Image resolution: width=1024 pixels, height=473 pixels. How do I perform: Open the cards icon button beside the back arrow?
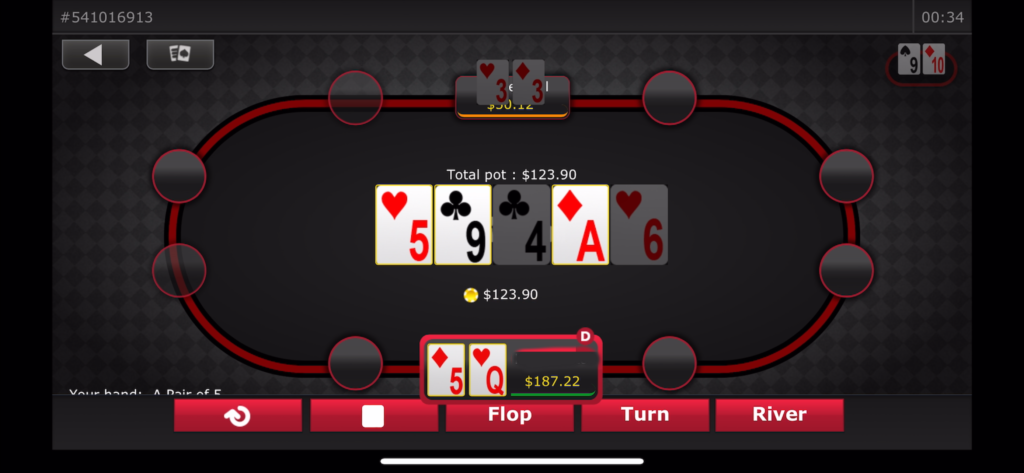(x=180, y=55)
